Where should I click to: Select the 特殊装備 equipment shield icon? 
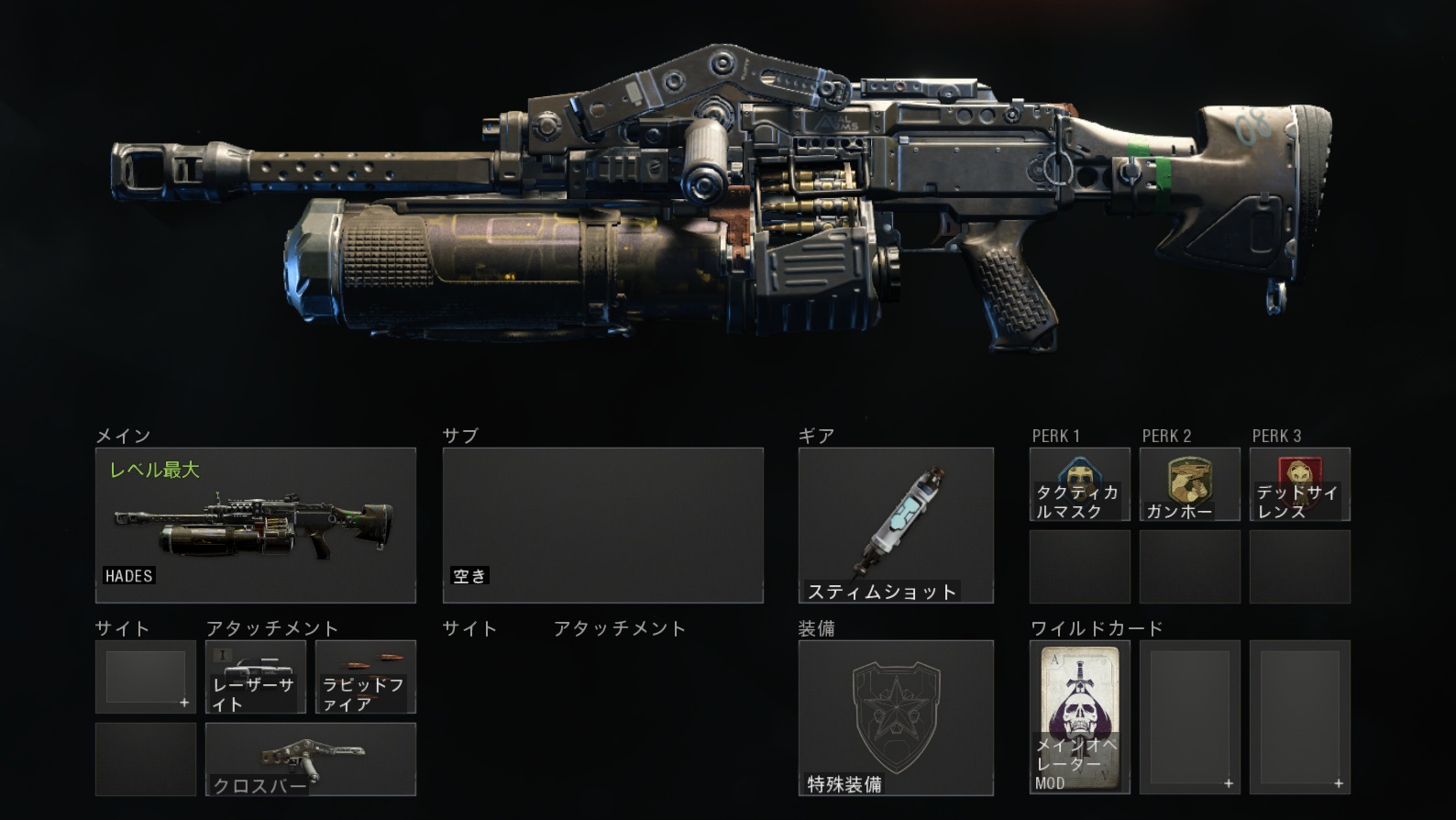coord(897,715)
